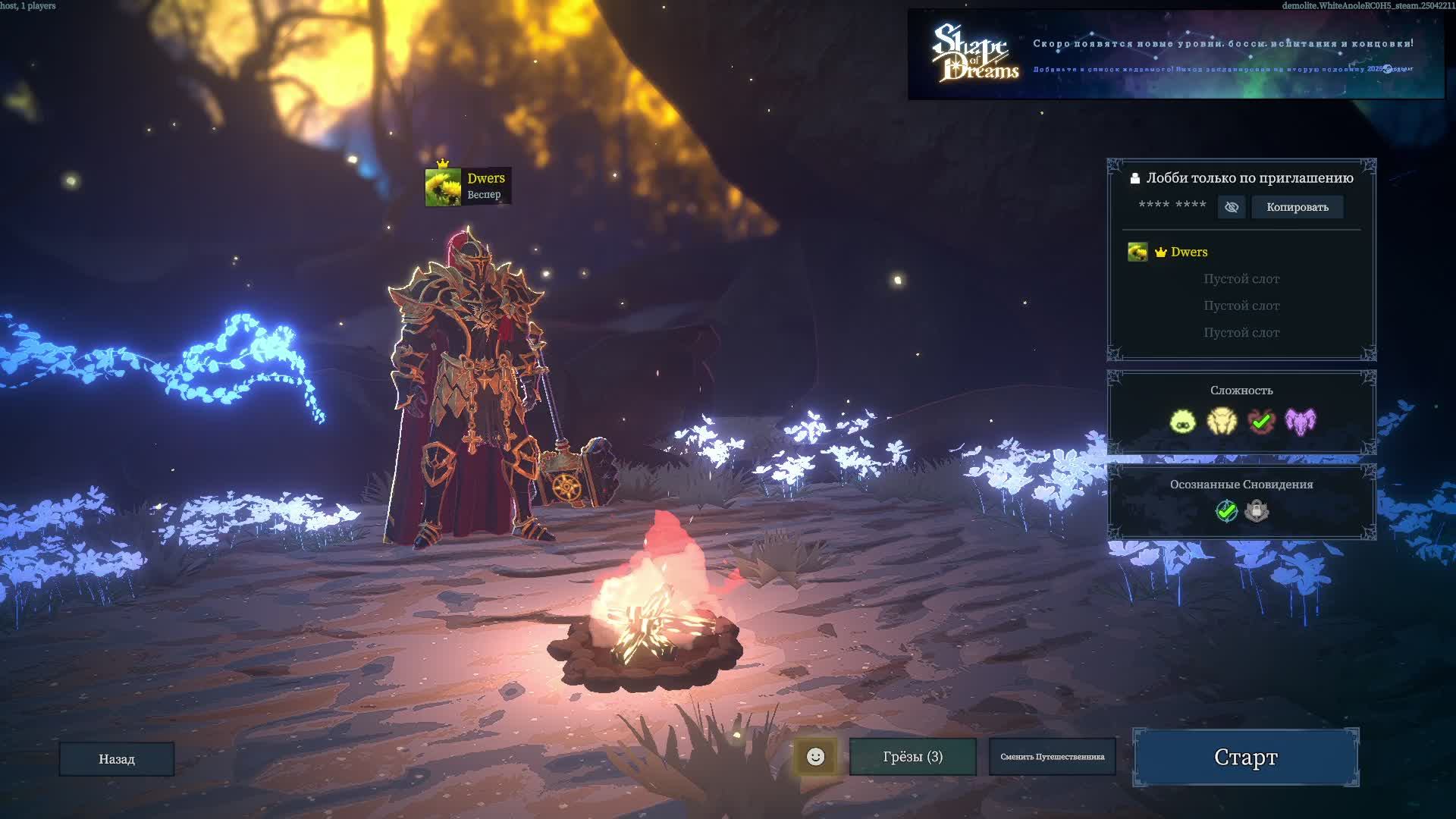Viewport: 1456px width, 819px height.
Task: Toggle the checked lucid dream icon
Action: 1226,511
